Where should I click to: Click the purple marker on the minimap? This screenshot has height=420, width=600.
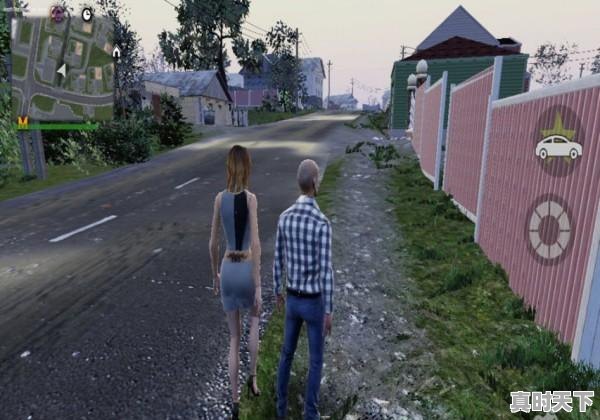point(59,13)
